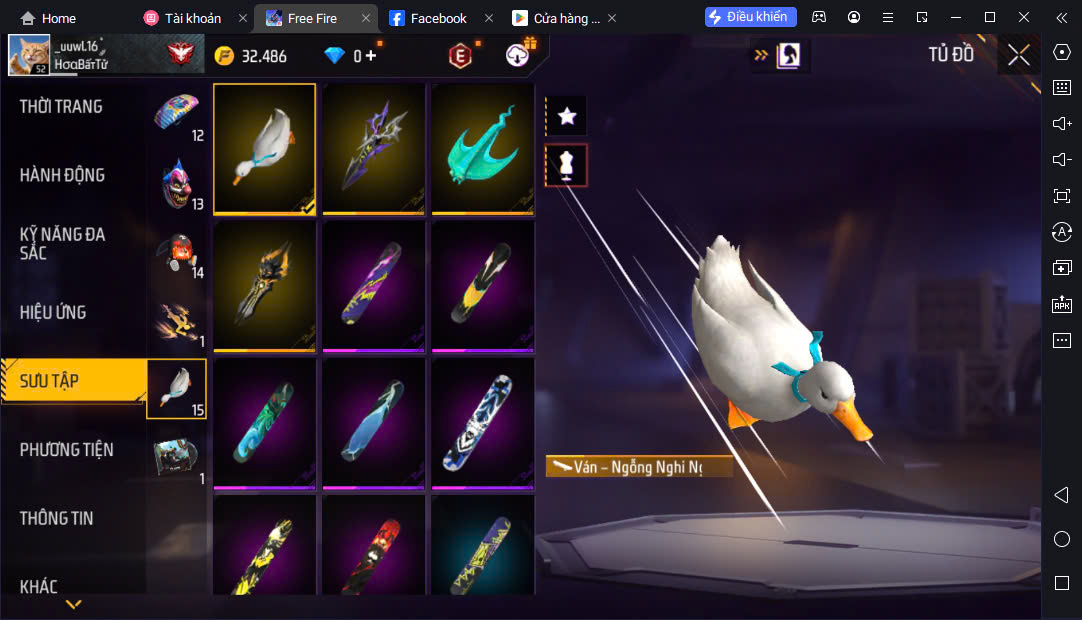Close the TỦ ĐỒ wardrobe screen

pyautogui.click(x=1018, y=55)
